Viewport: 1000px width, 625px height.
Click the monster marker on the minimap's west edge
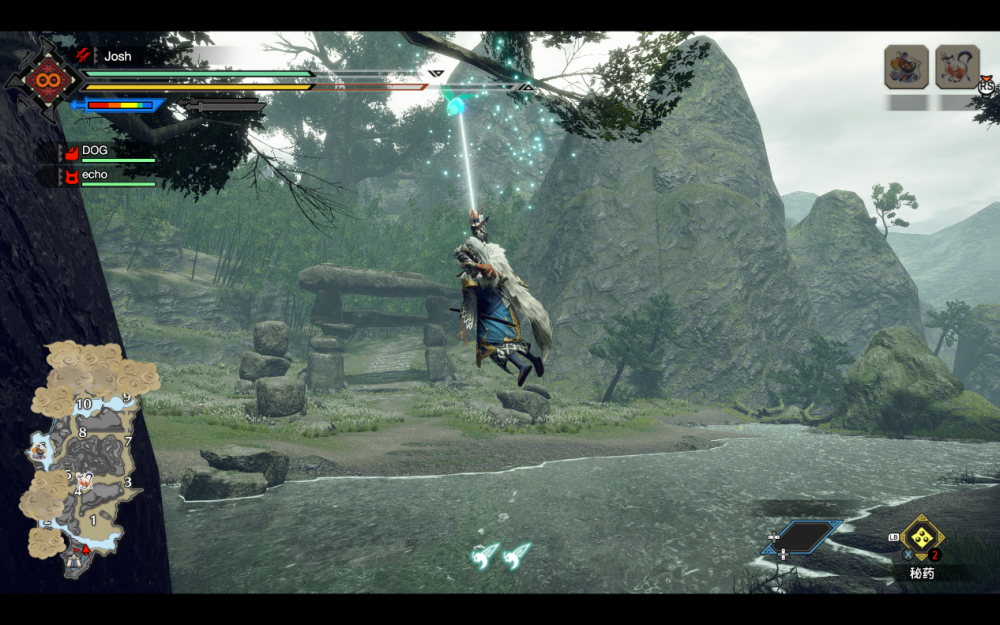[38, 452]
